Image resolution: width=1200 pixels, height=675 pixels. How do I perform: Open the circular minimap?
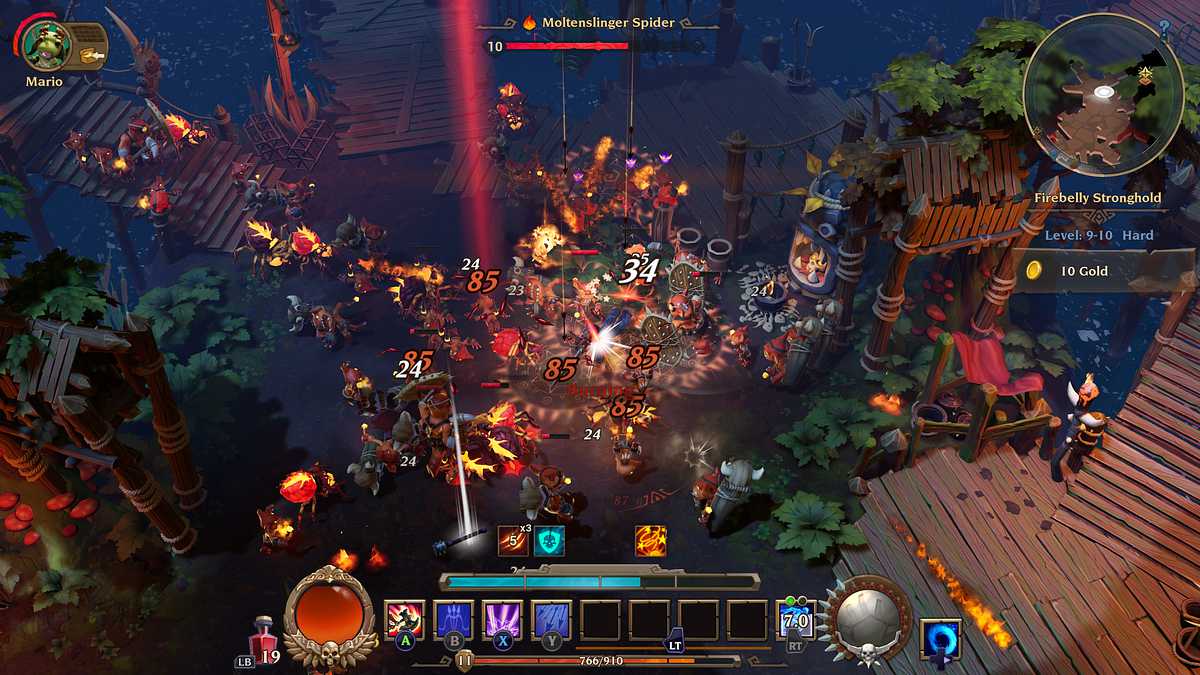(x=1103, y=95)
